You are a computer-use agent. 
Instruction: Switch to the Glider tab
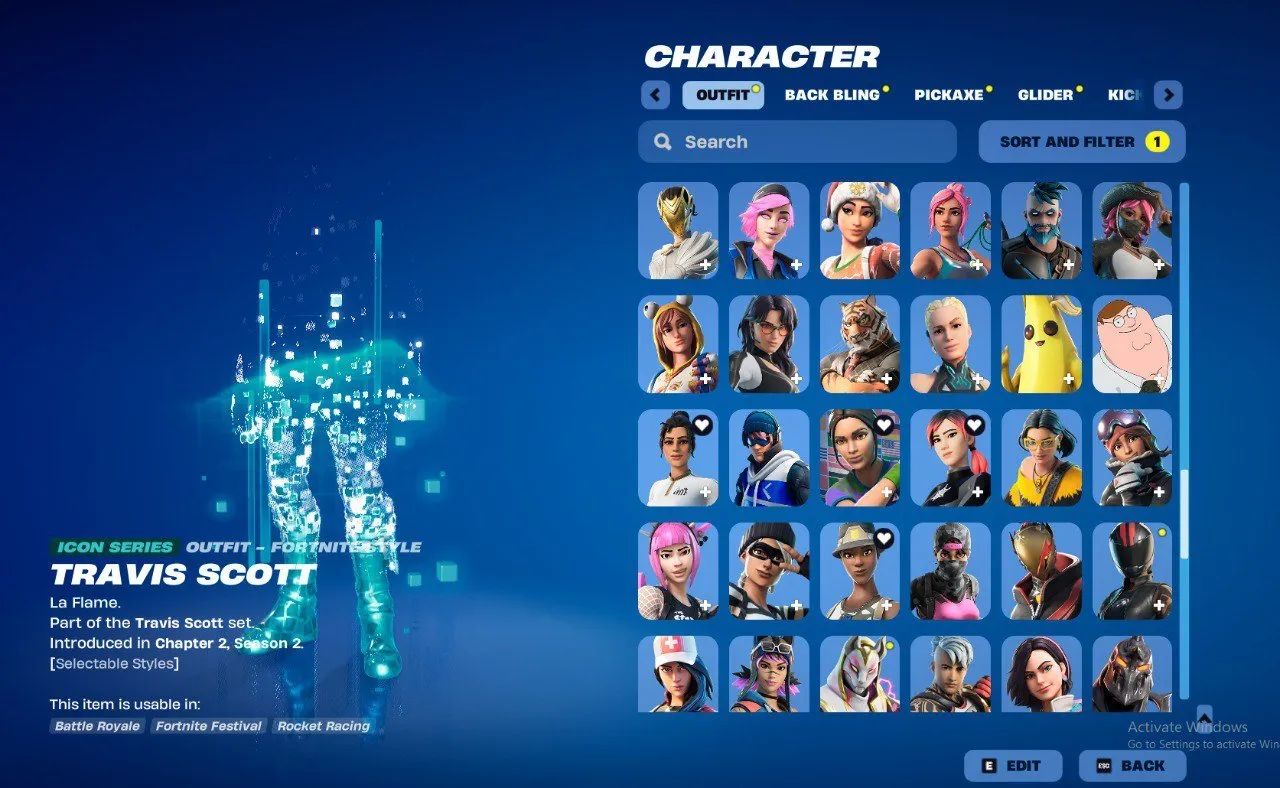point(1043,95)
